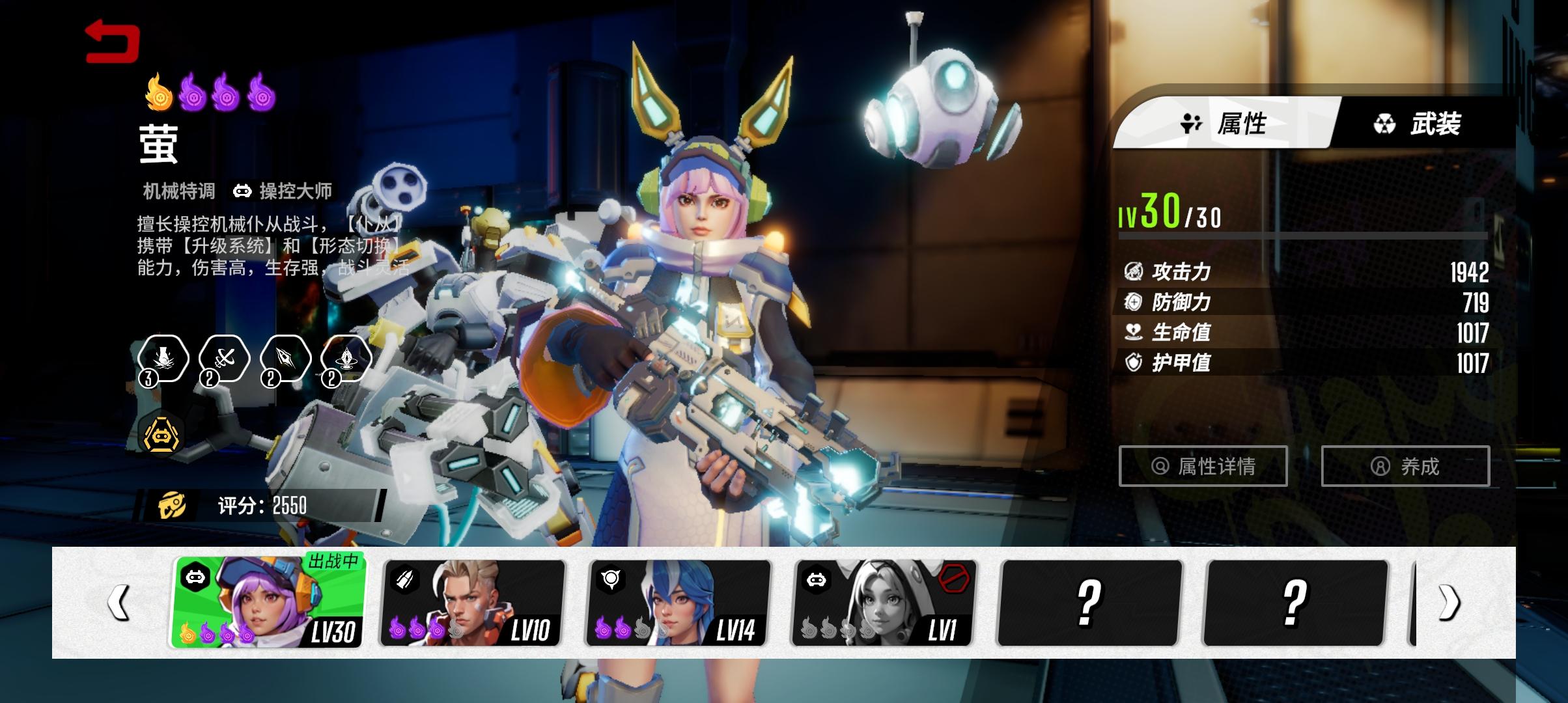Open the 养成 development menu
Image resolution: width=1568 pixels, height=703 pixels.
[1405, 466]
